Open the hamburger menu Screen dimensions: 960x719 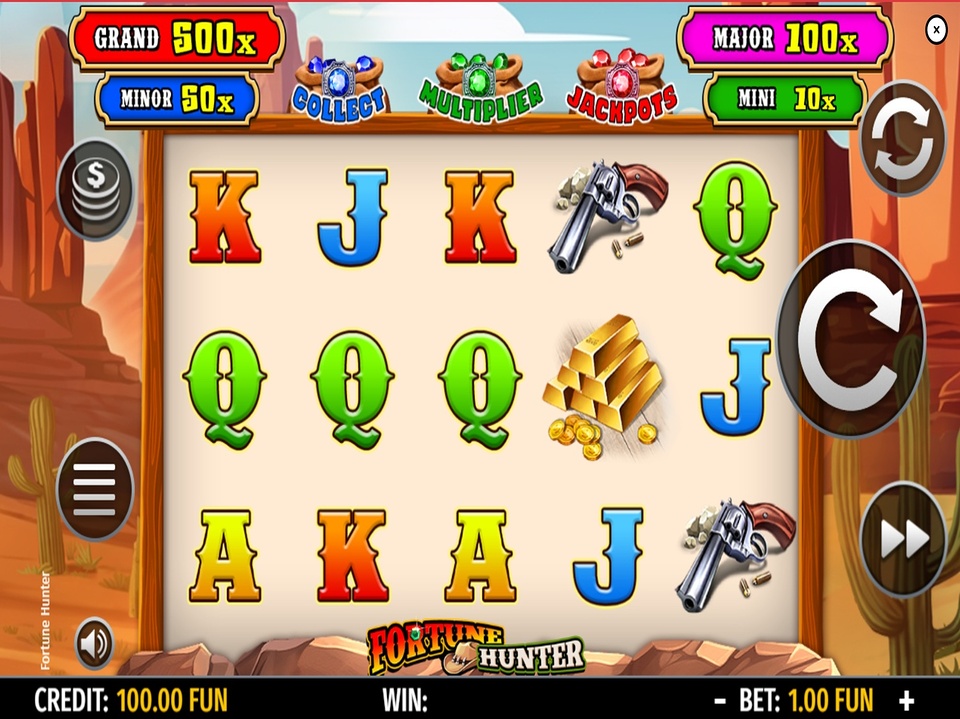95,489
